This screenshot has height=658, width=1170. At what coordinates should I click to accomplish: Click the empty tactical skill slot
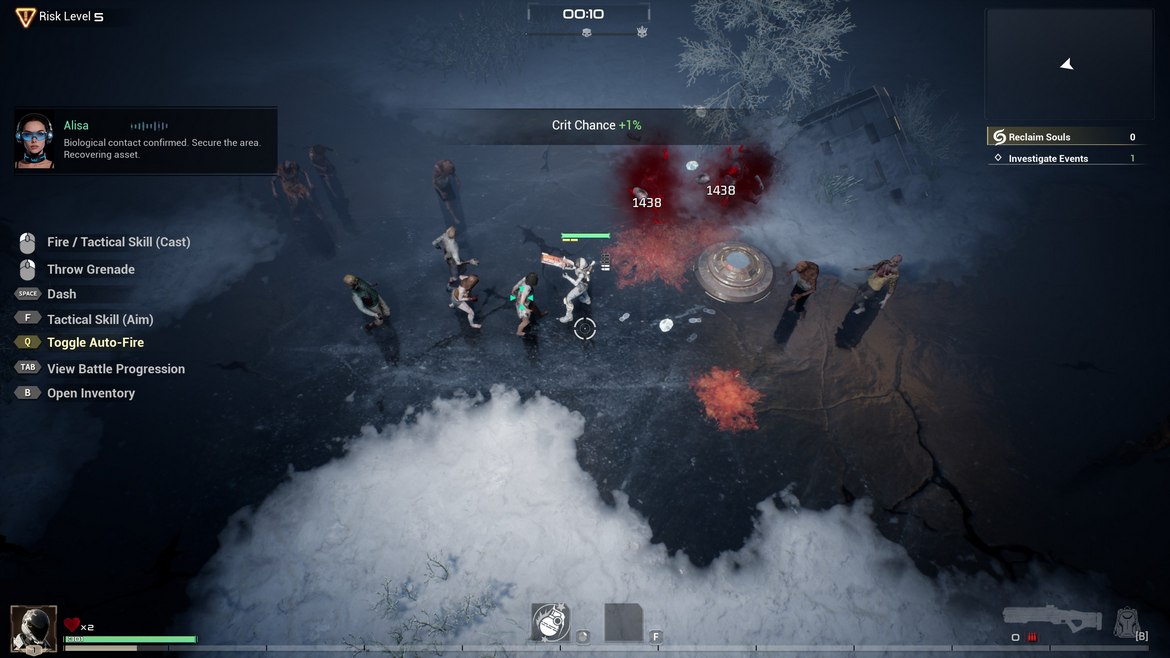click(623, 622)
